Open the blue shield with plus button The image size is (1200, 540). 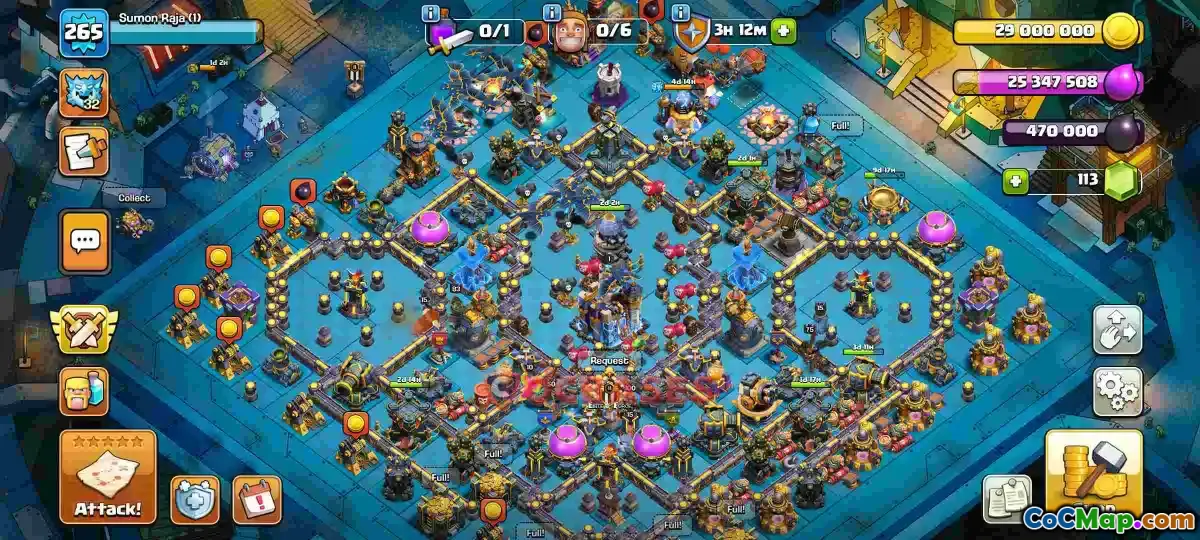coord(194,498)
